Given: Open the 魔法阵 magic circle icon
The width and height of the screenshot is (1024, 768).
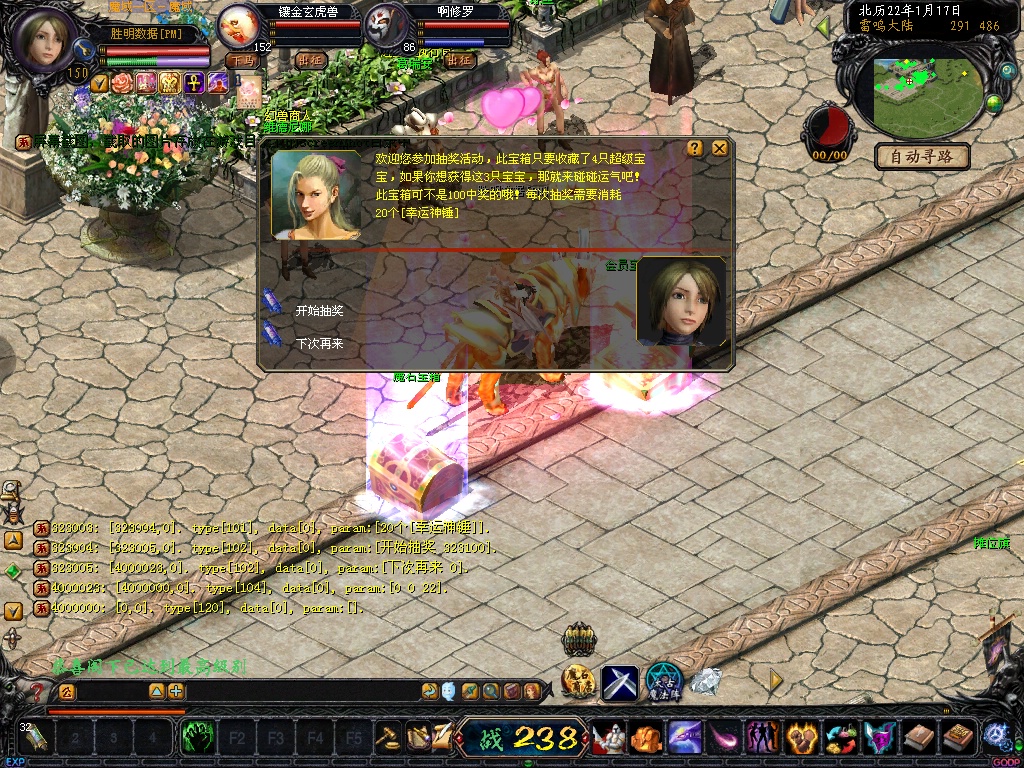Looking at the screenshot, I should tap(663, 681).
